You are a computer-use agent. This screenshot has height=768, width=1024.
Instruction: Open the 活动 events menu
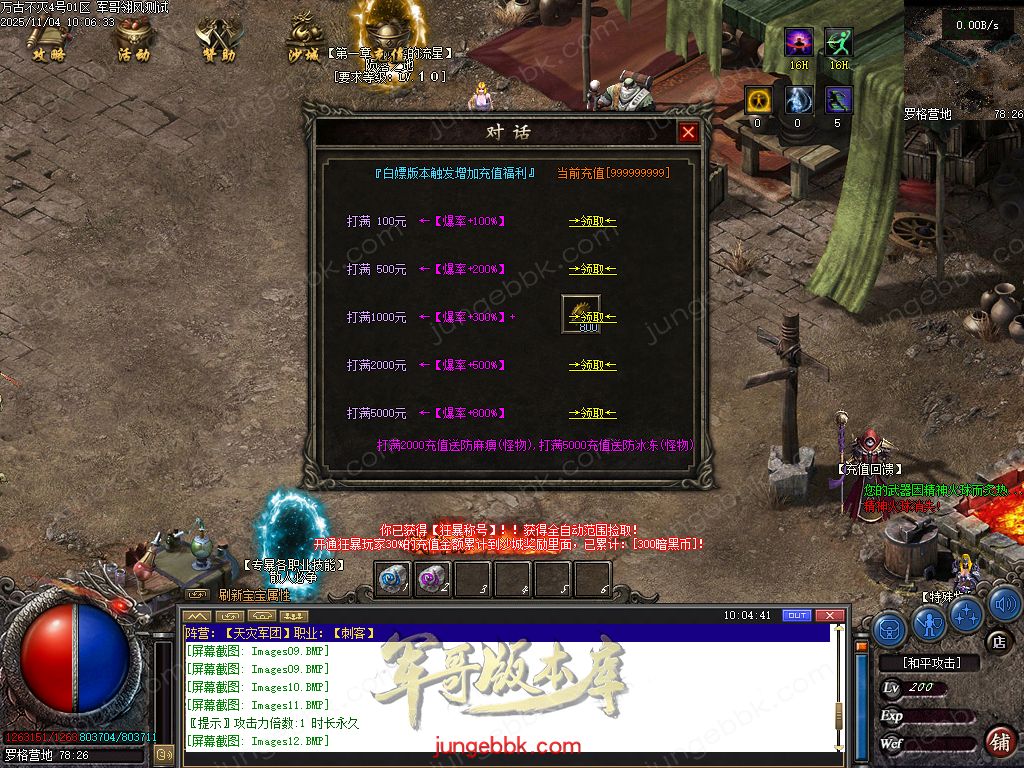133,40
